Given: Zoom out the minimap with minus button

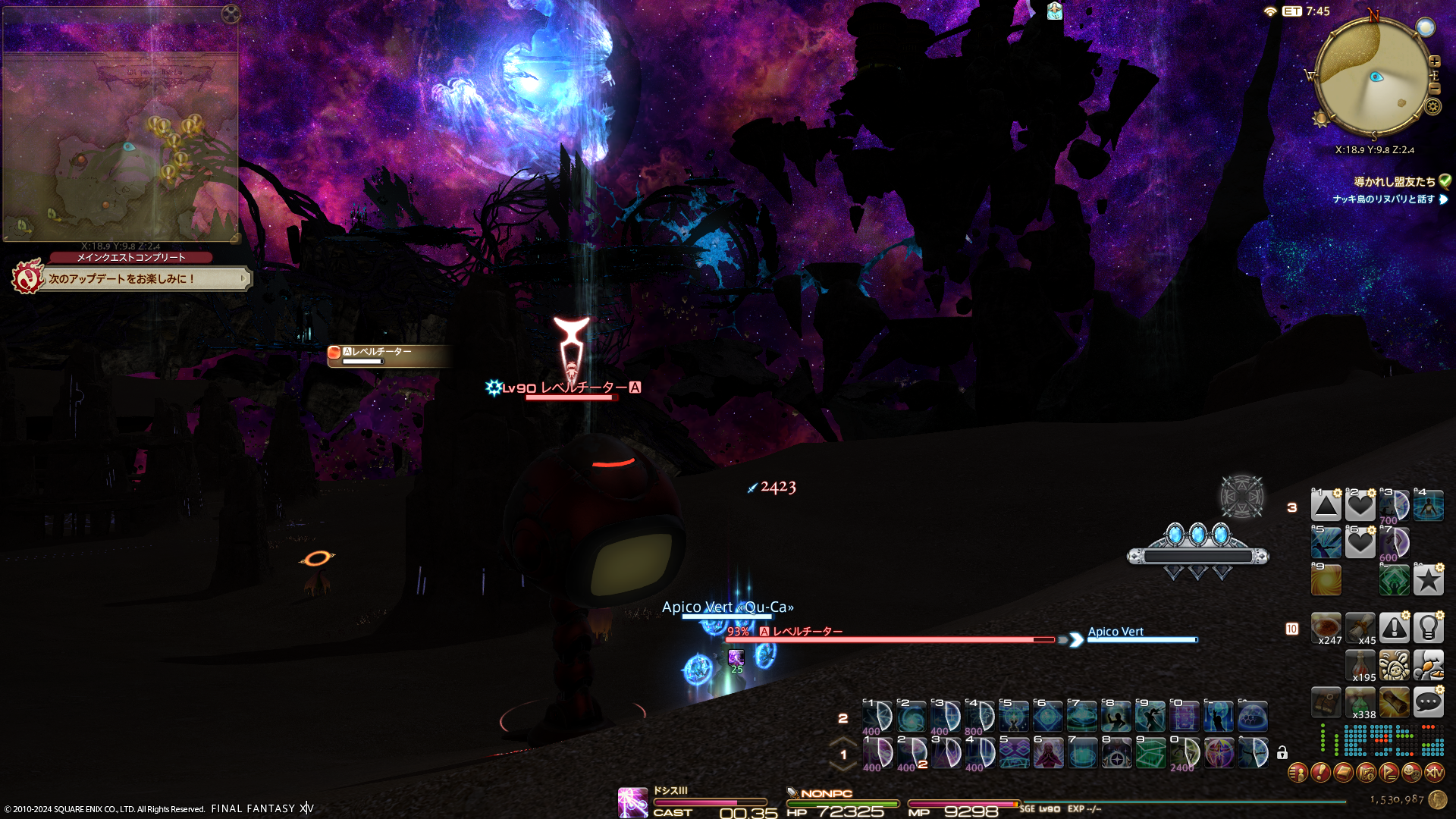Looking at the screenshot, I should 1434,89.
